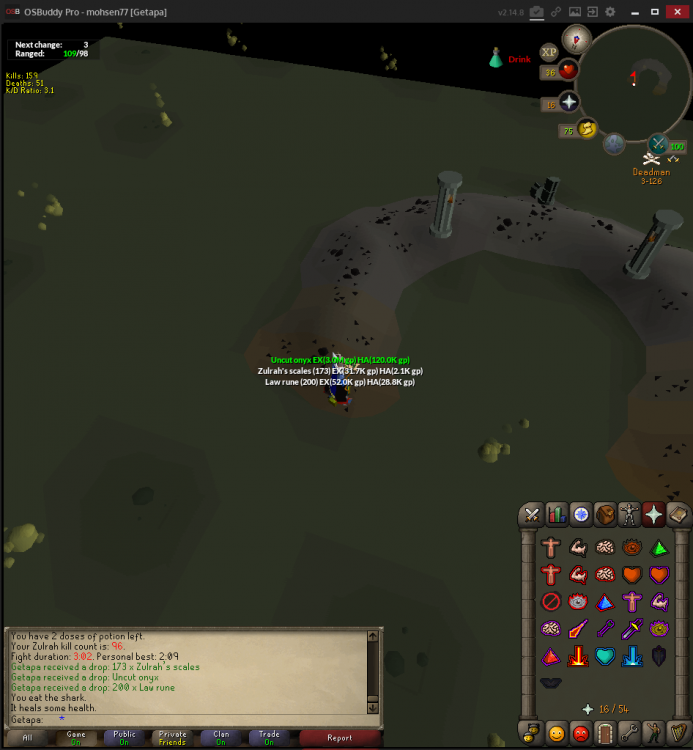This screenshot has height=750, width=693.
Task: Open the Settings wrench tab
Action: click(x=630, y=731)
